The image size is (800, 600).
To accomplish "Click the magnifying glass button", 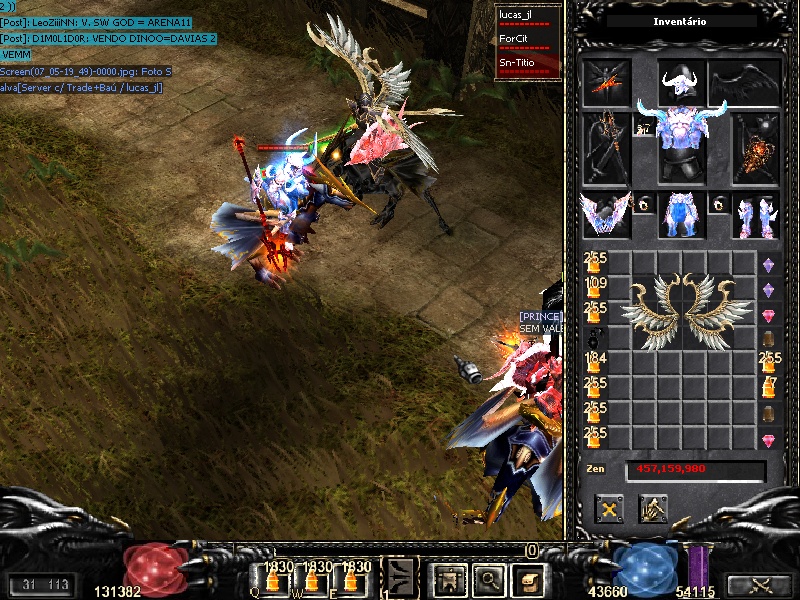I will pyautogui.click(x=488, y=578).
